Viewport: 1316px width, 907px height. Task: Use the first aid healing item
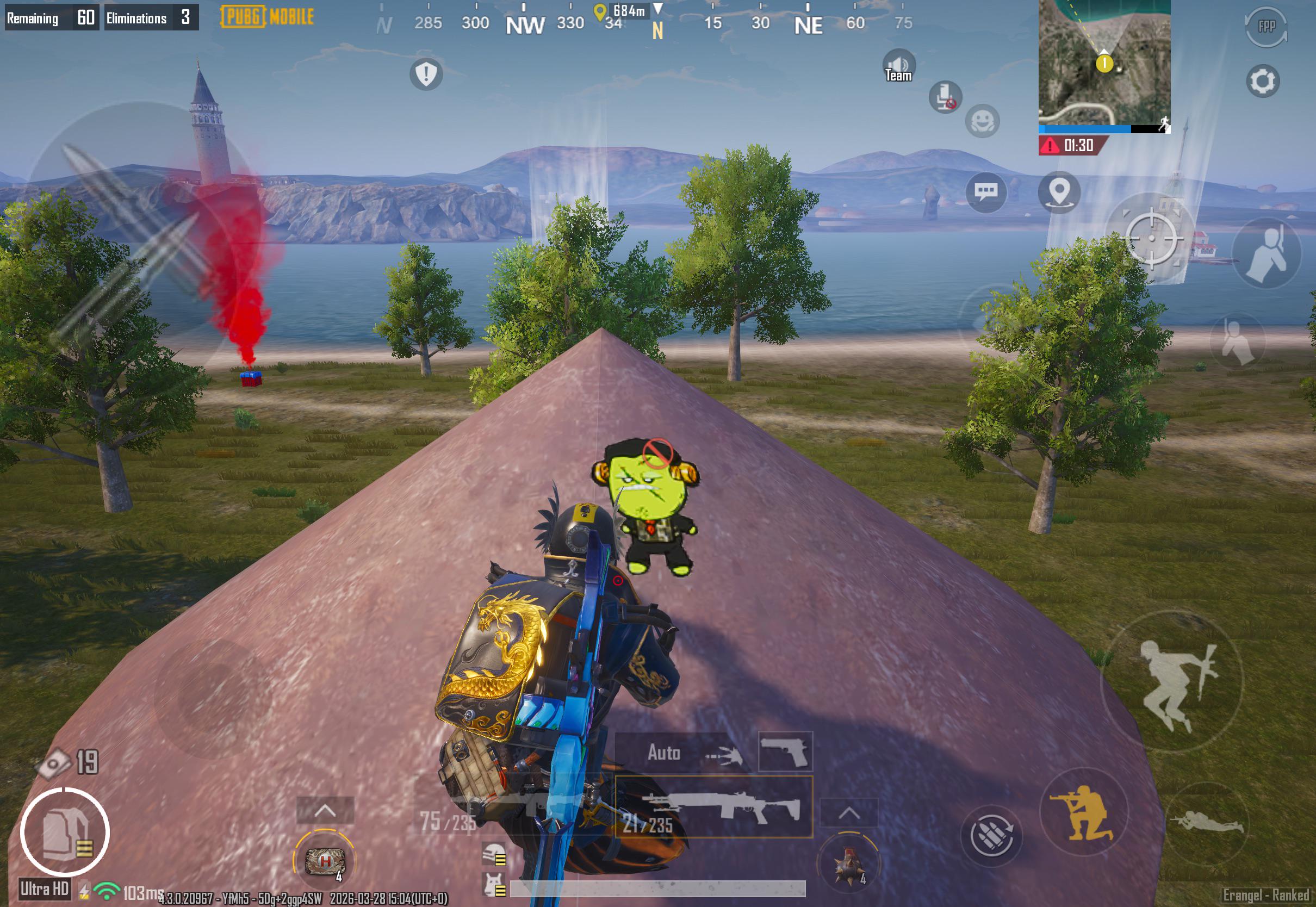(325, 860)
